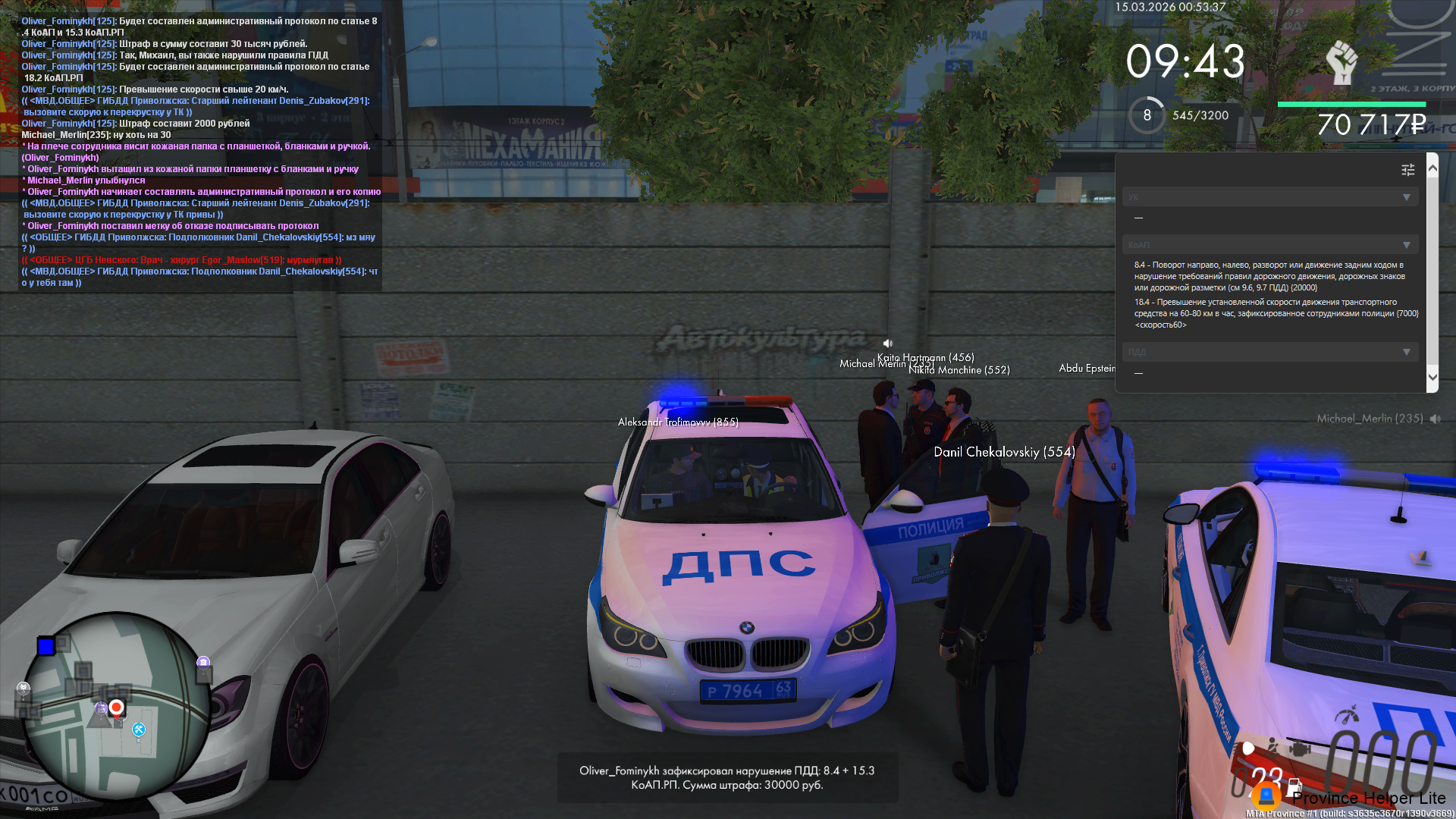Viewport: 1456px width, 819px height.
Task: Click the Province Helper Lite siren icon
Action: (x=1266, y=796)
